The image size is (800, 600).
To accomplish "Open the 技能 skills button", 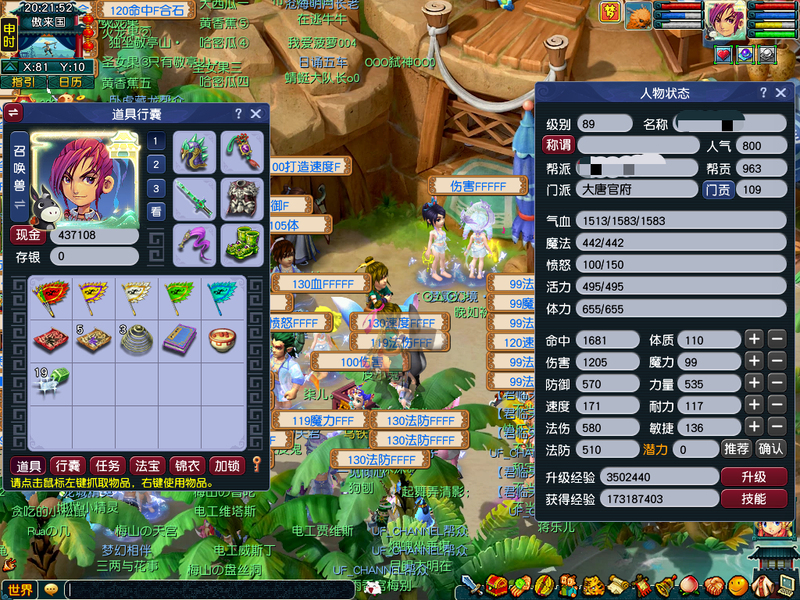I will click(x=753, y=499).
